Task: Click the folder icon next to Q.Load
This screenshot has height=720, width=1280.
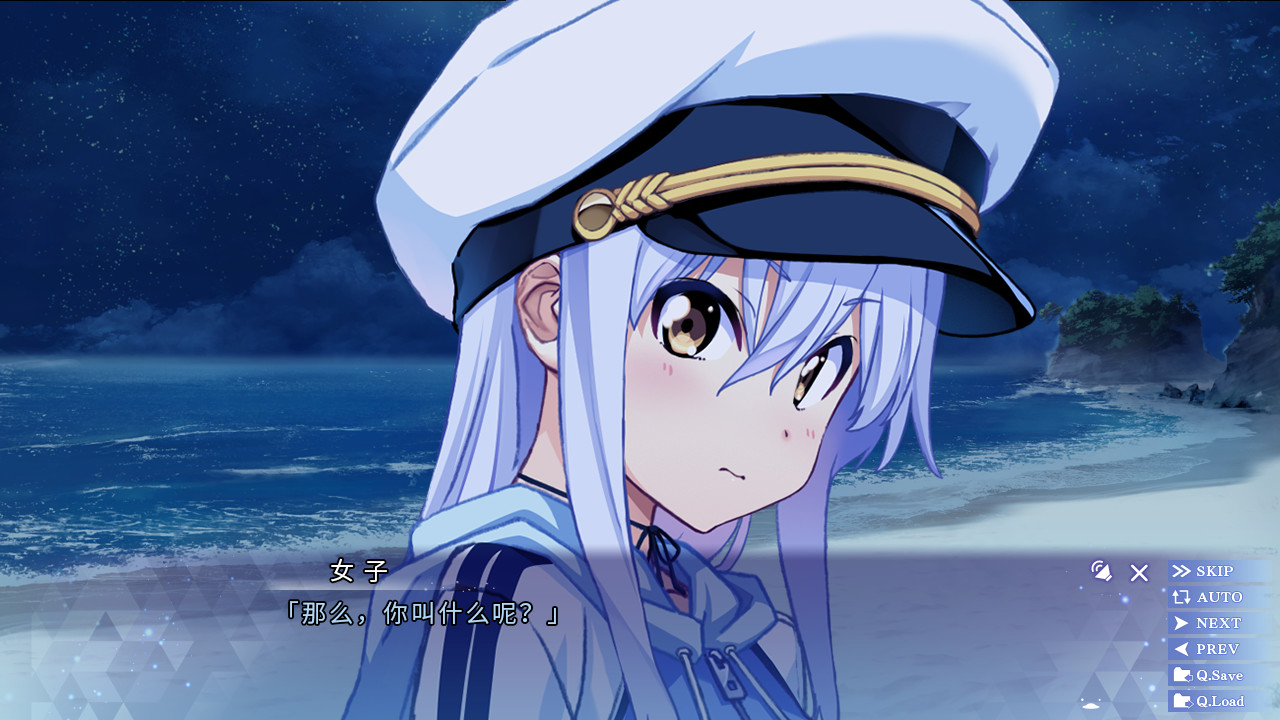Action: click(x=1182, y=701)
